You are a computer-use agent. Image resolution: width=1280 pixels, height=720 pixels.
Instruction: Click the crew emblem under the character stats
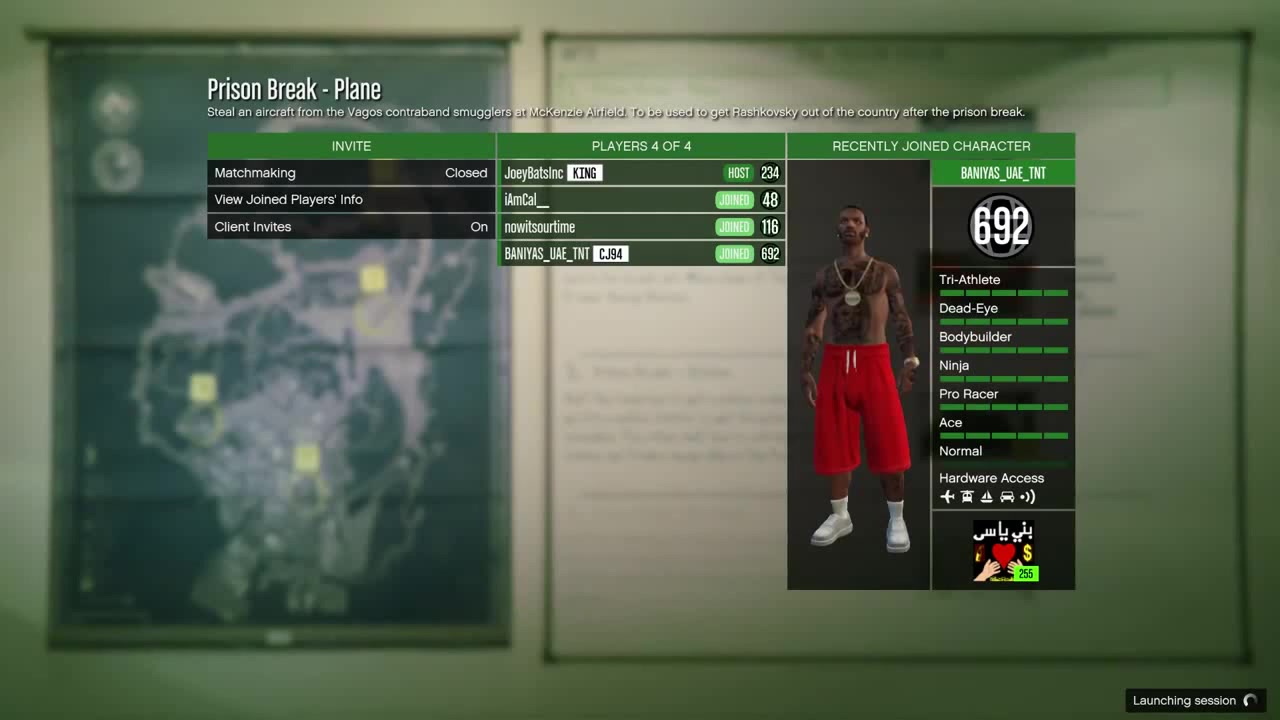tap(1003, 550)
